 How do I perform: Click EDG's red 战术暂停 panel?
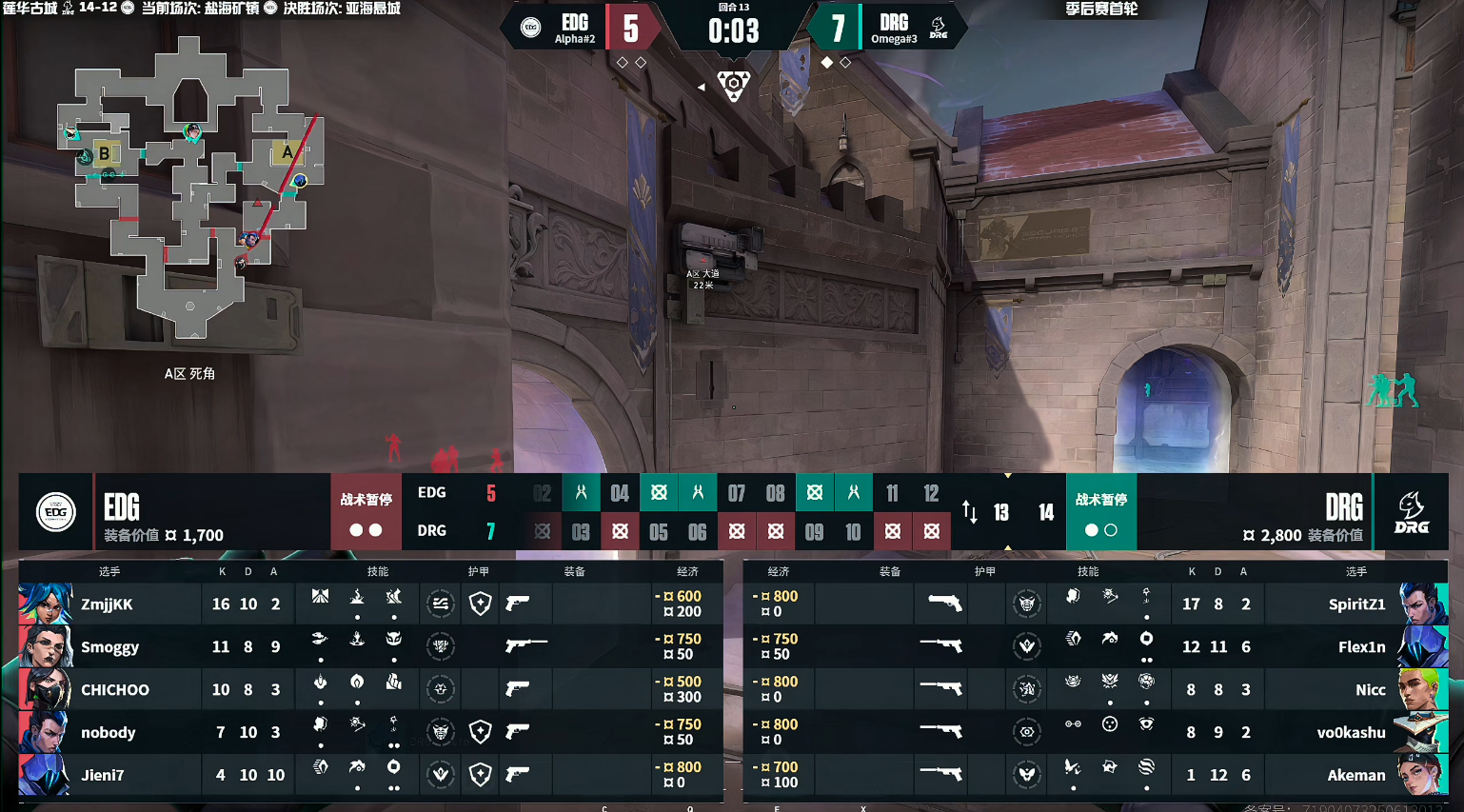[x=366, y=511]
